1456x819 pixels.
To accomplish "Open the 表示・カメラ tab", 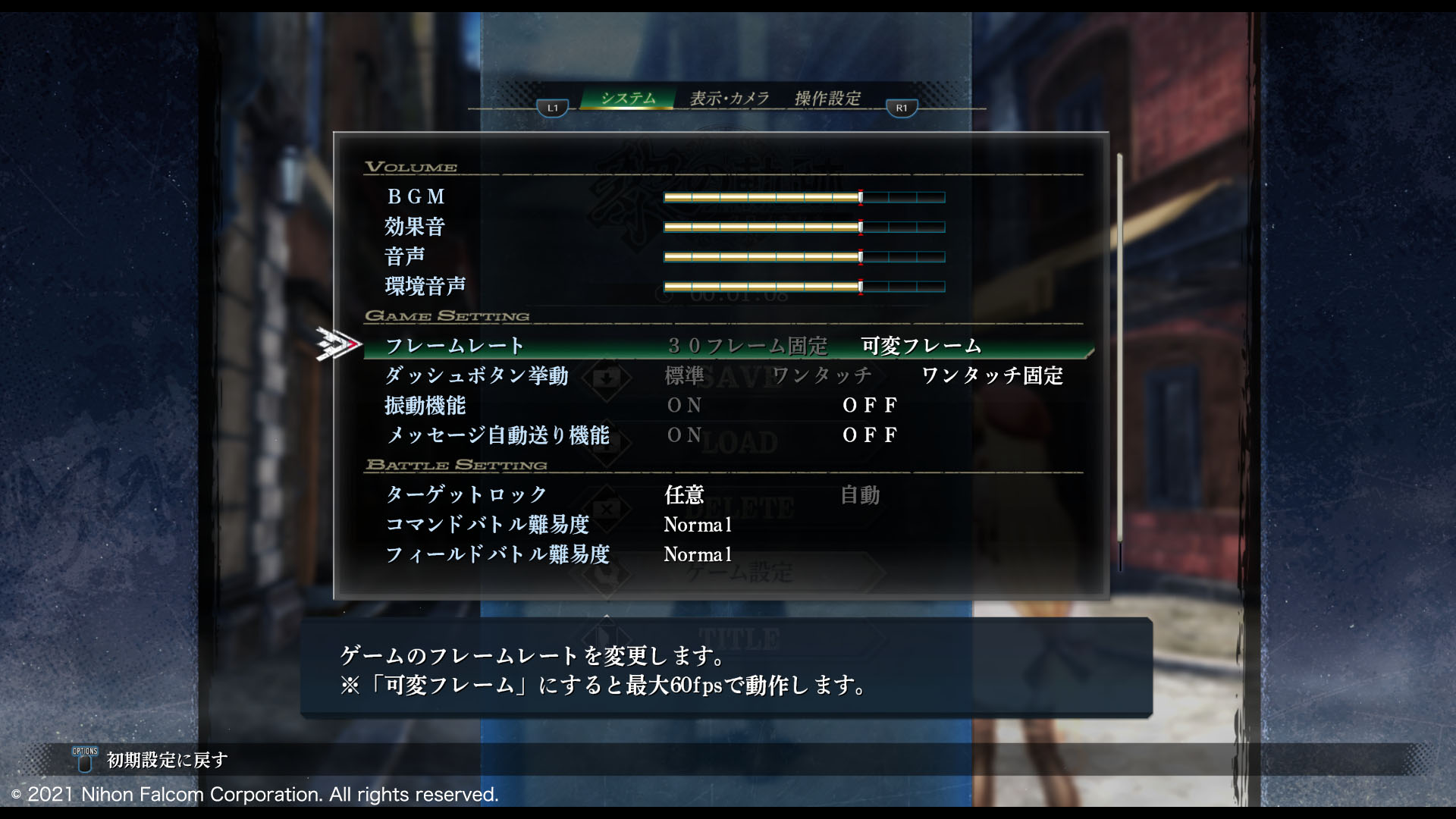I will point(730,99).
